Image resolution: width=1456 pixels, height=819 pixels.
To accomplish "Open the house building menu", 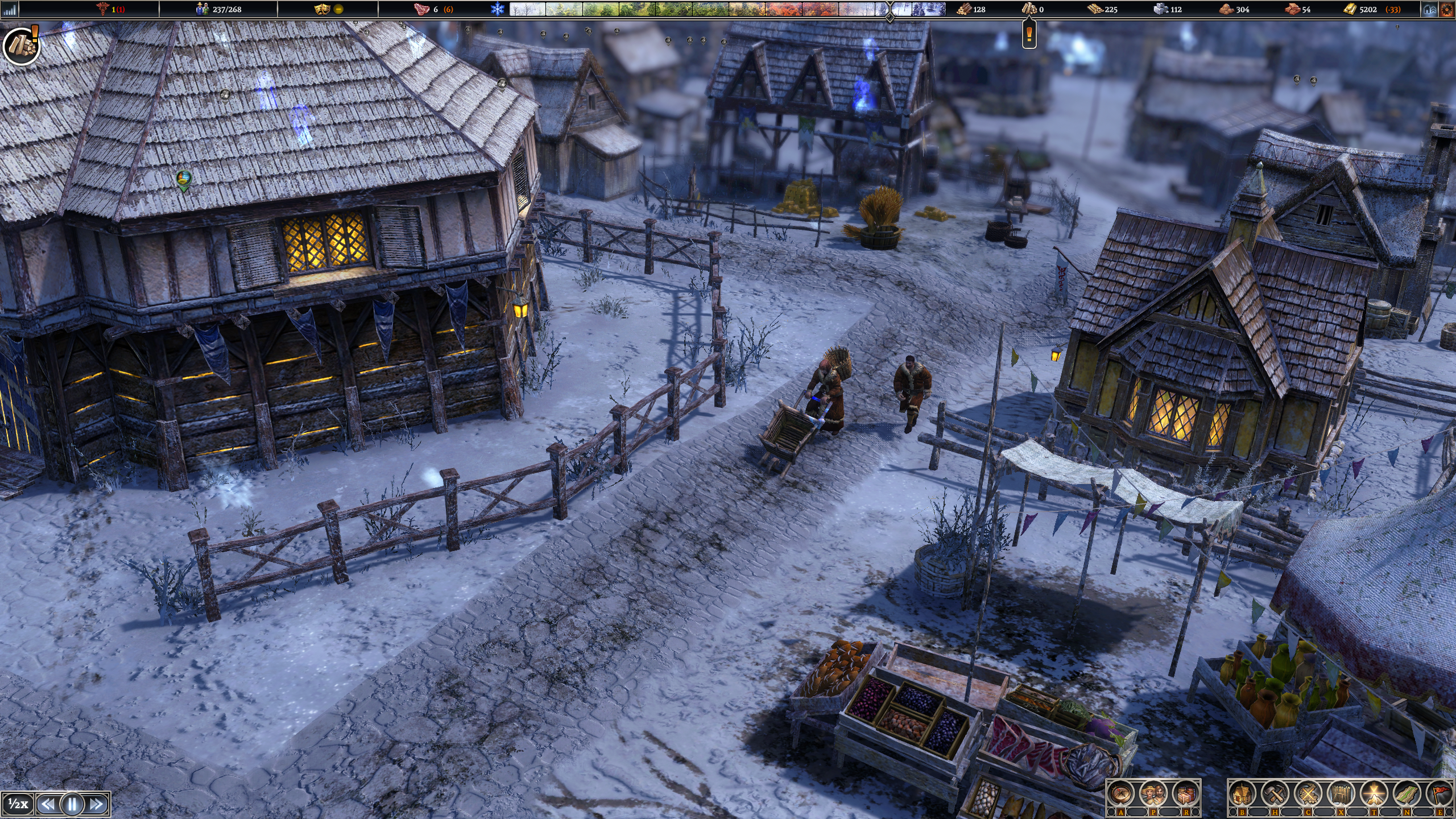I will [1242, 793].
